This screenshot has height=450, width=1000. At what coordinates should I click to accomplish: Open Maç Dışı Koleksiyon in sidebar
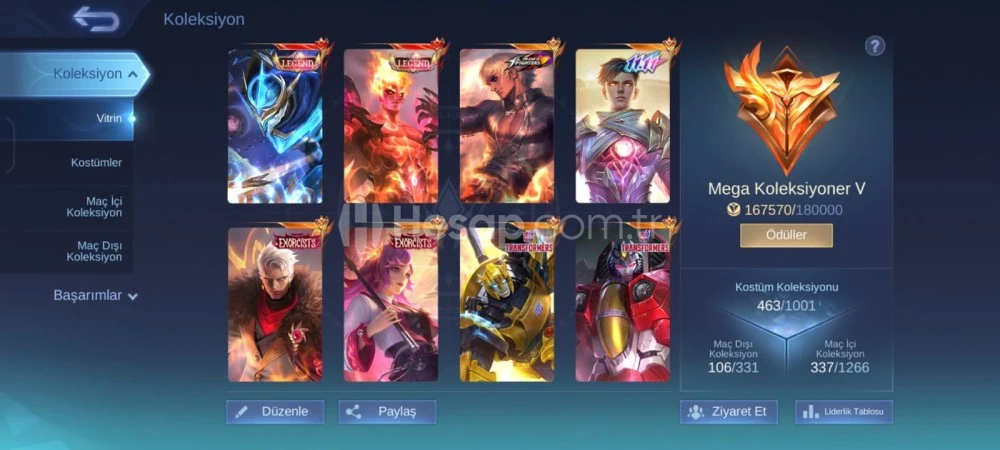pyautogui.click(x=94, y=251)
